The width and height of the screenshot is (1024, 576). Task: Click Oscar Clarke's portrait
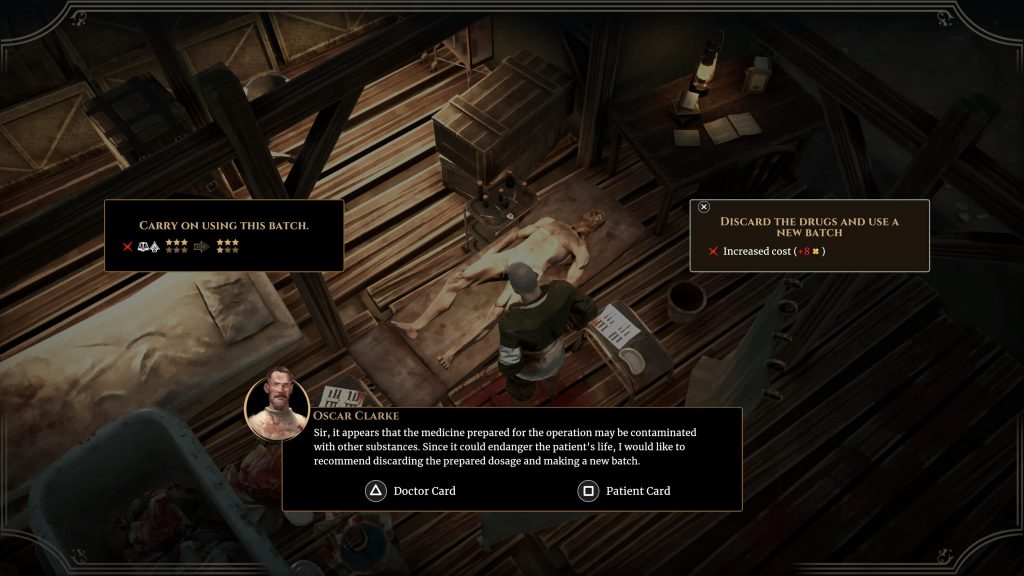click(277, 403)
